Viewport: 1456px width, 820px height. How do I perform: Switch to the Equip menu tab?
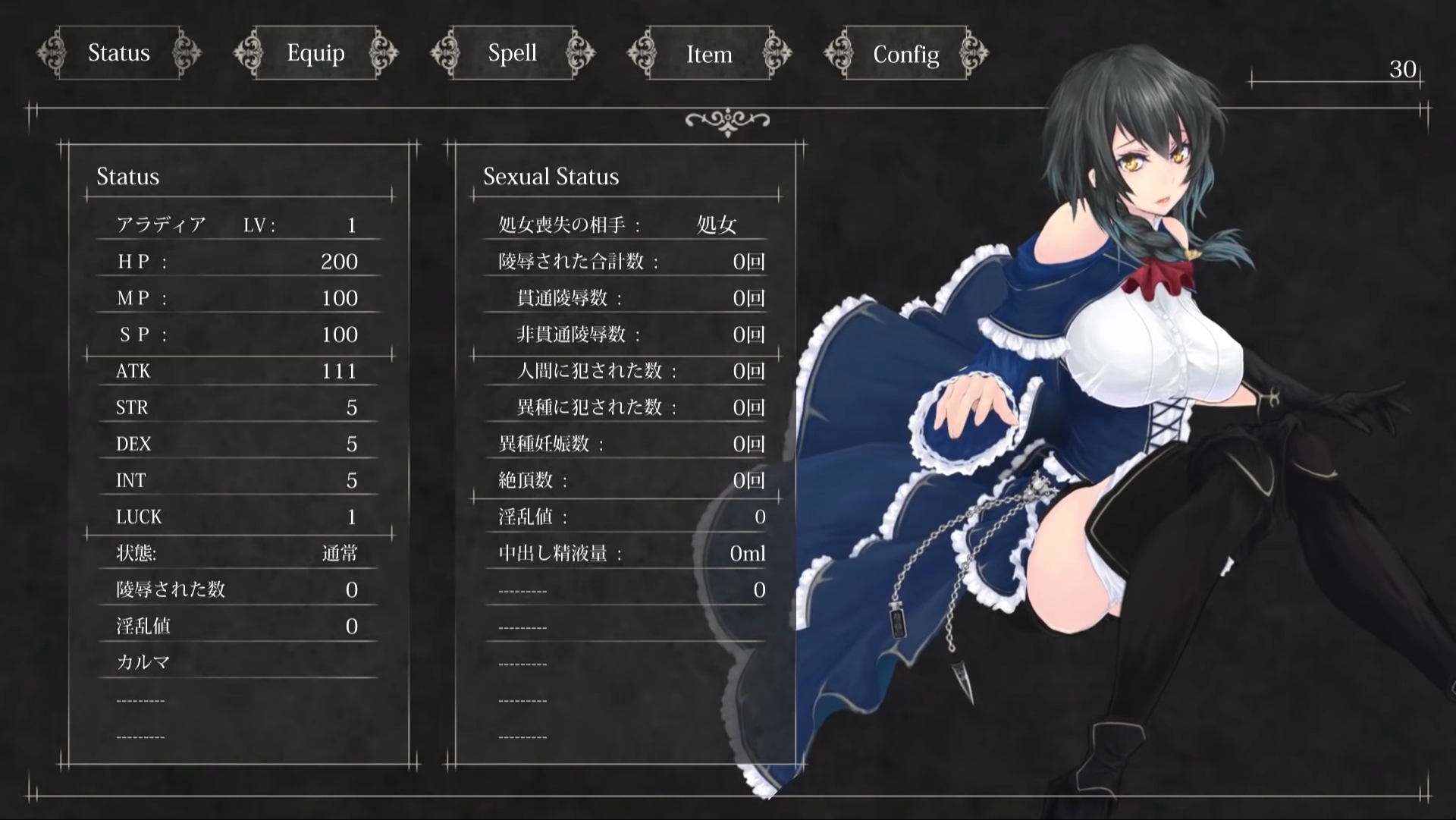[x=315, y=53]
